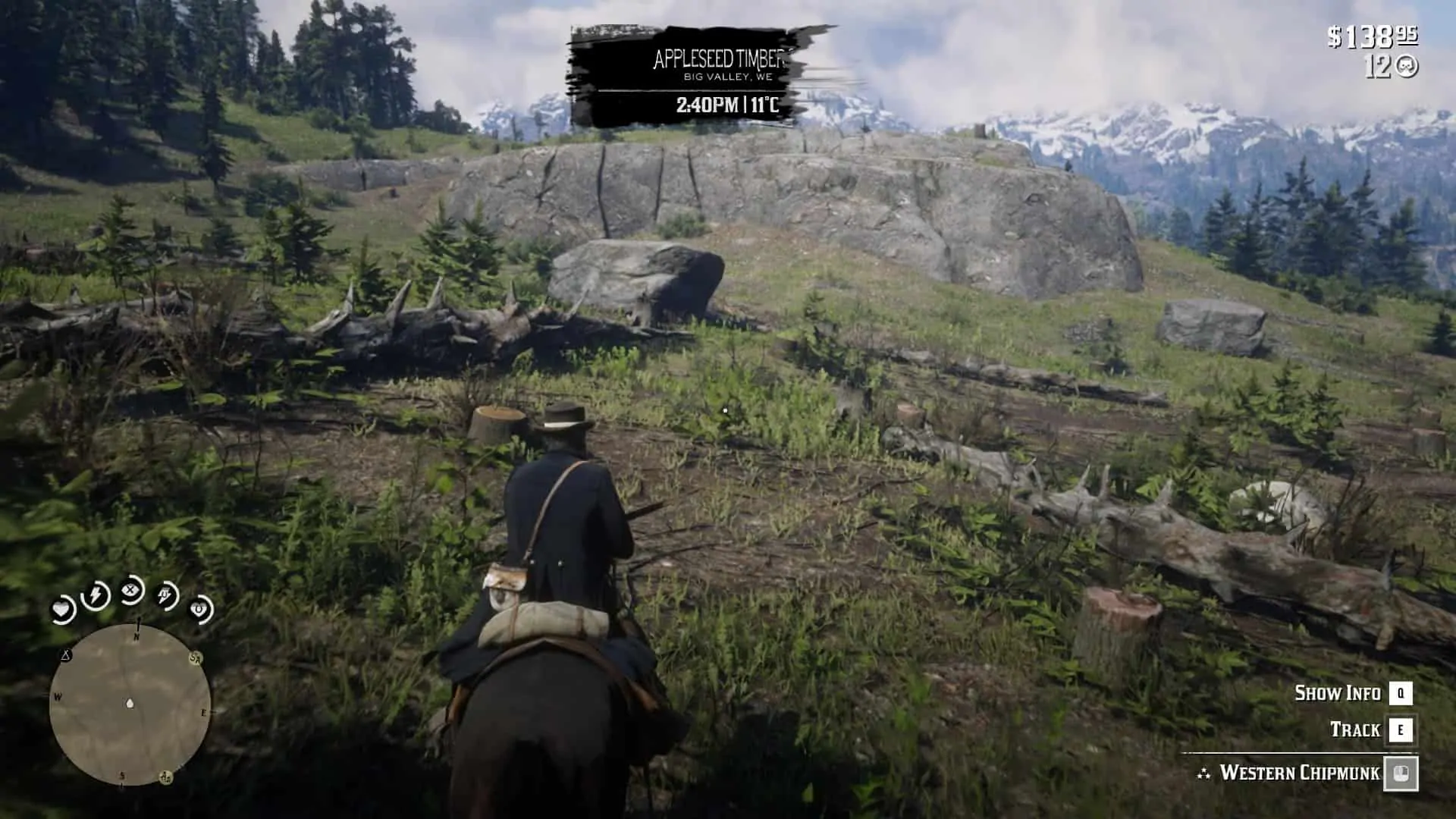This screenshot has width=1456, height=819.
Task: Select the yellow SA mission marker
Action: click(x=196, y=658)
